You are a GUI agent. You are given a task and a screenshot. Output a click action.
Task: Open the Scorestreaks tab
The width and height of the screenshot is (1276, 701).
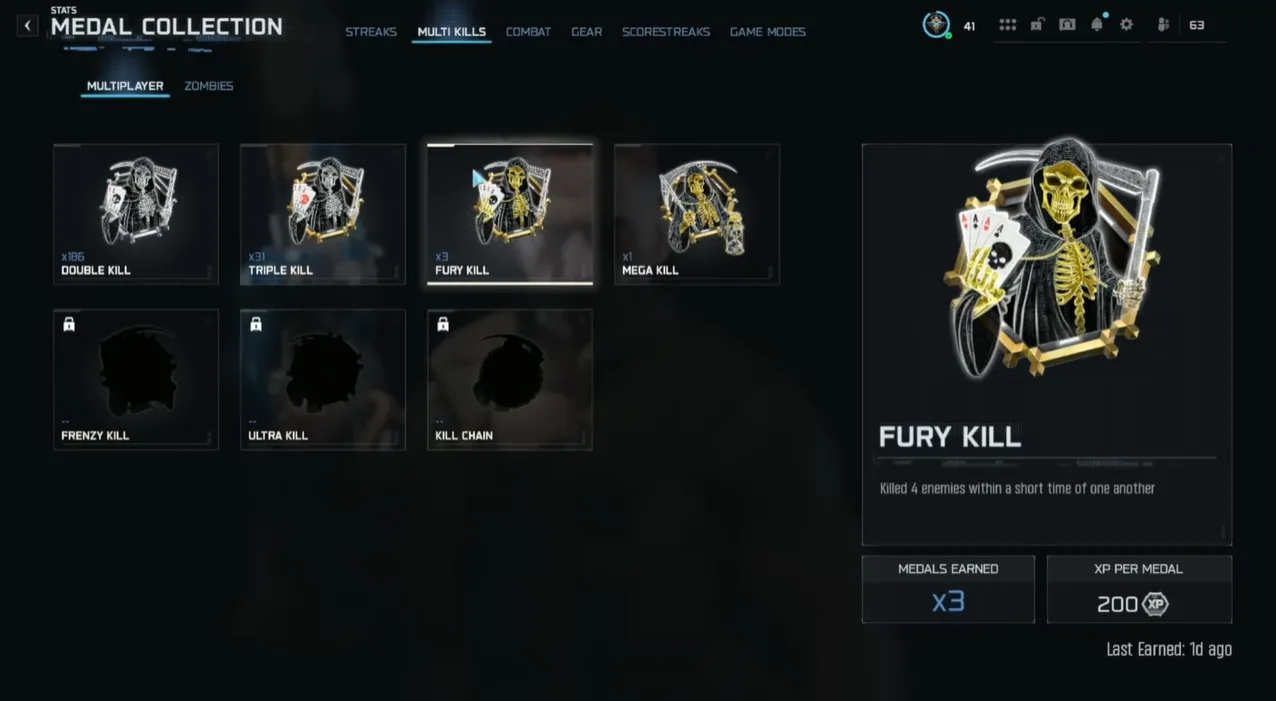click(665, 32)
